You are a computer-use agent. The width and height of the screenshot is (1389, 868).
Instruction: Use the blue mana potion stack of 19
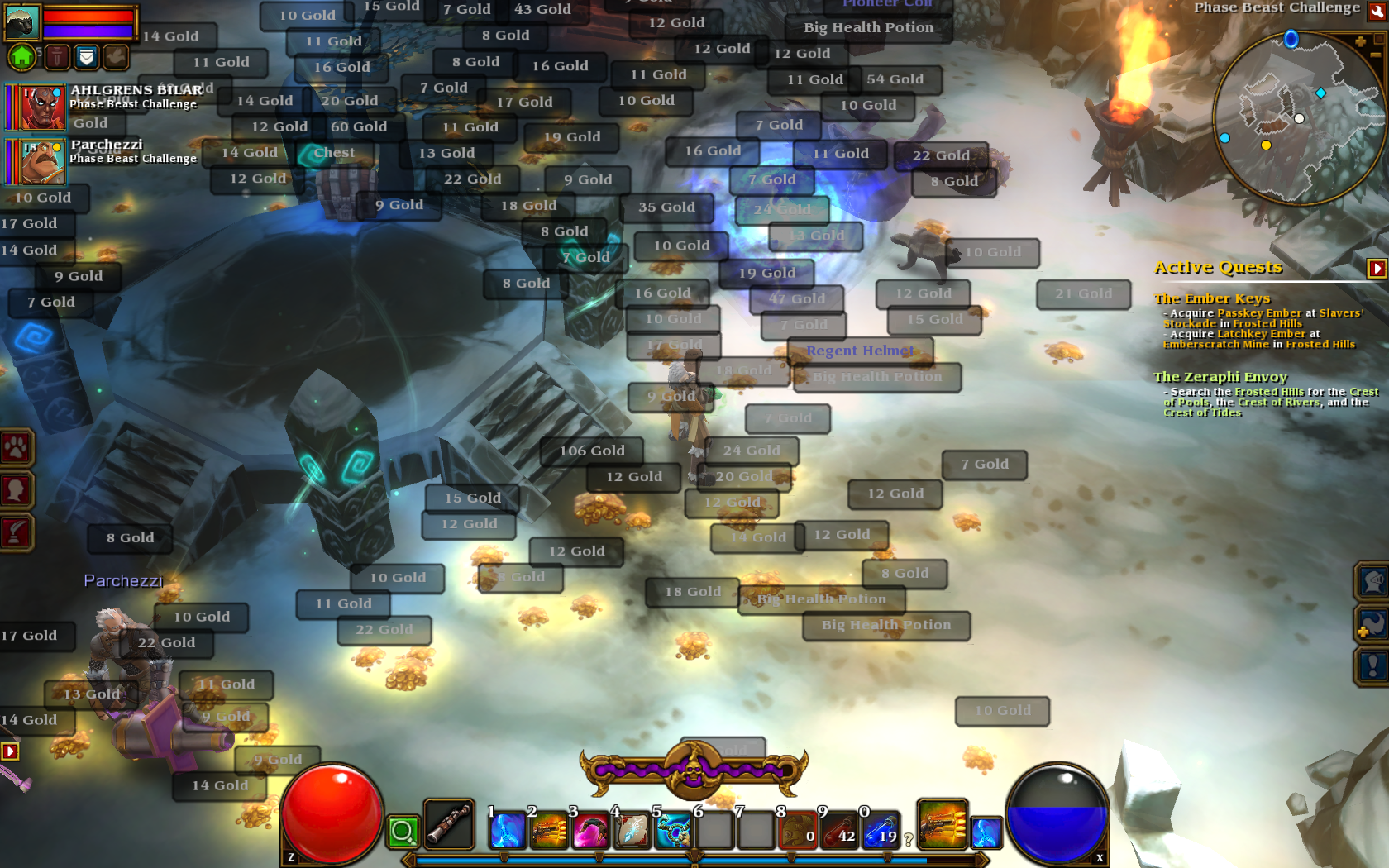point(881,830)
